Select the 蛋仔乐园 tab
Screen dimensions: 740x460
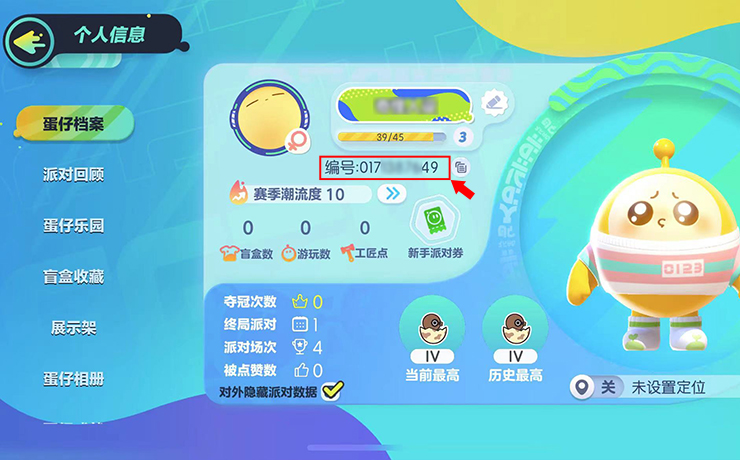(x=73, y=225)
